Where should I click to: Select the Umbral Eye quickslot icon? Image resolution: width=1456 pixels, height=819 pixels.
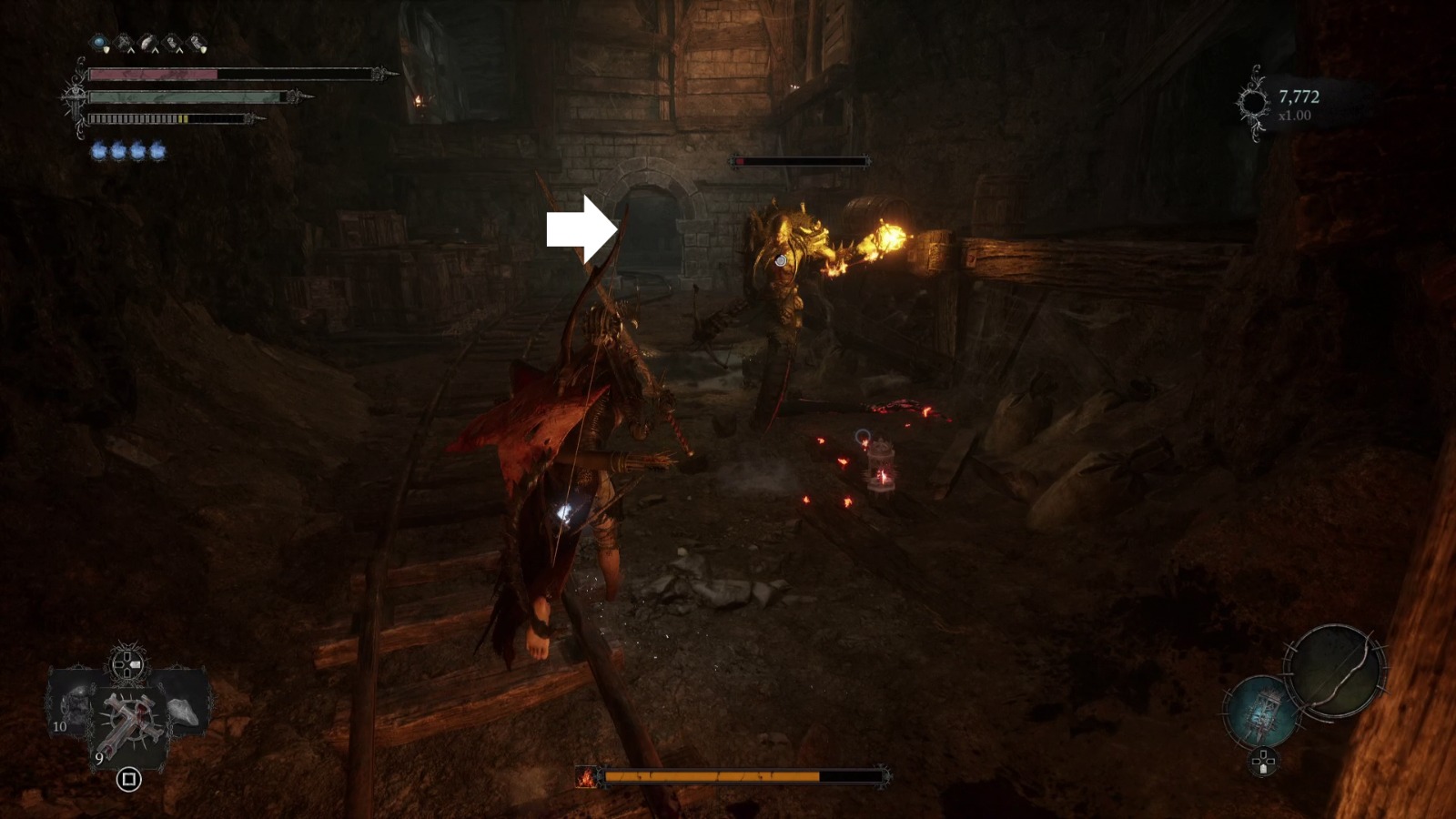point(97,41)
